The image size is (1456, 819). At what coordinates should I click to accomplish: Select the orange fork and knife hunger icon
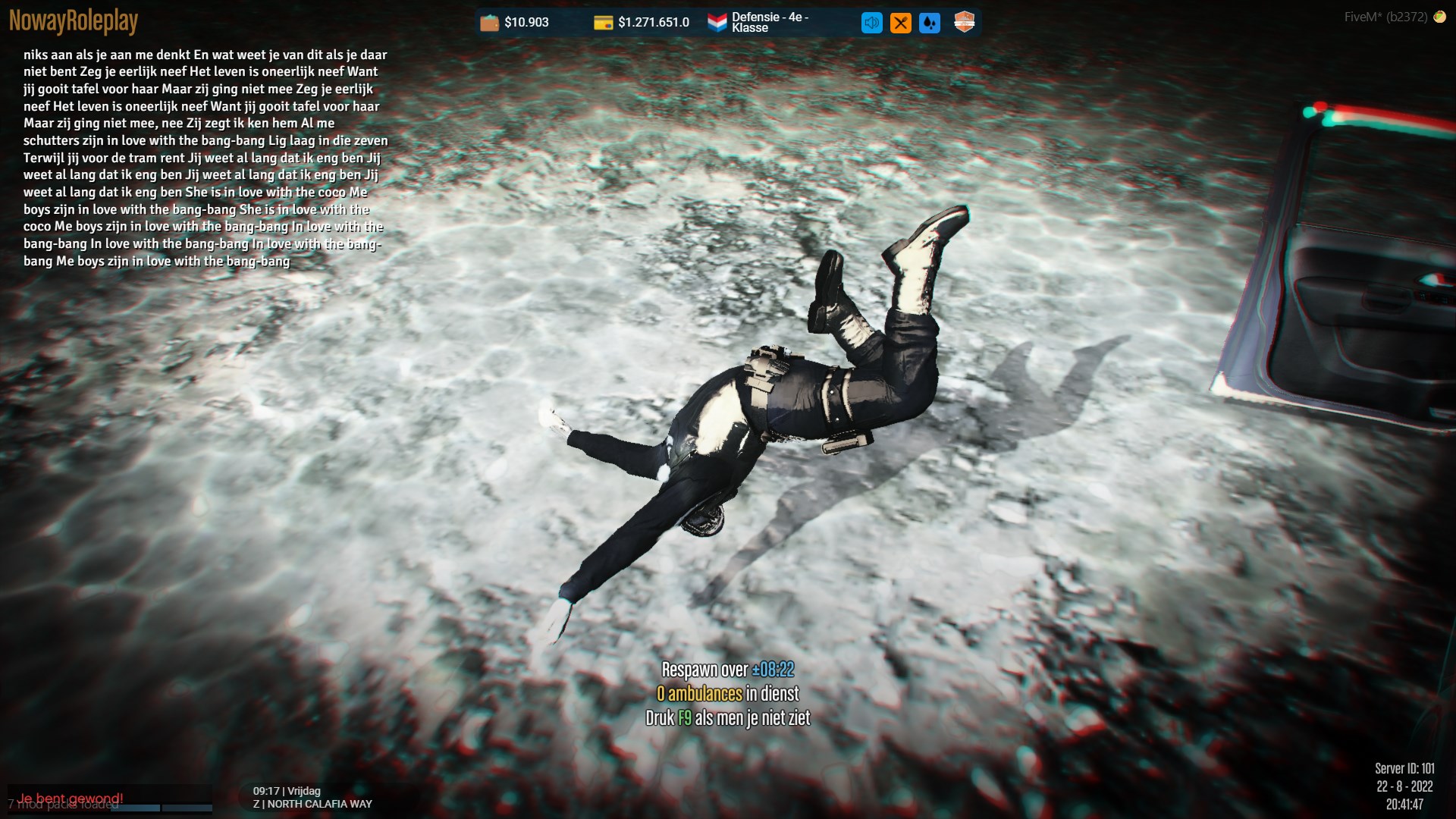[900, 23]
